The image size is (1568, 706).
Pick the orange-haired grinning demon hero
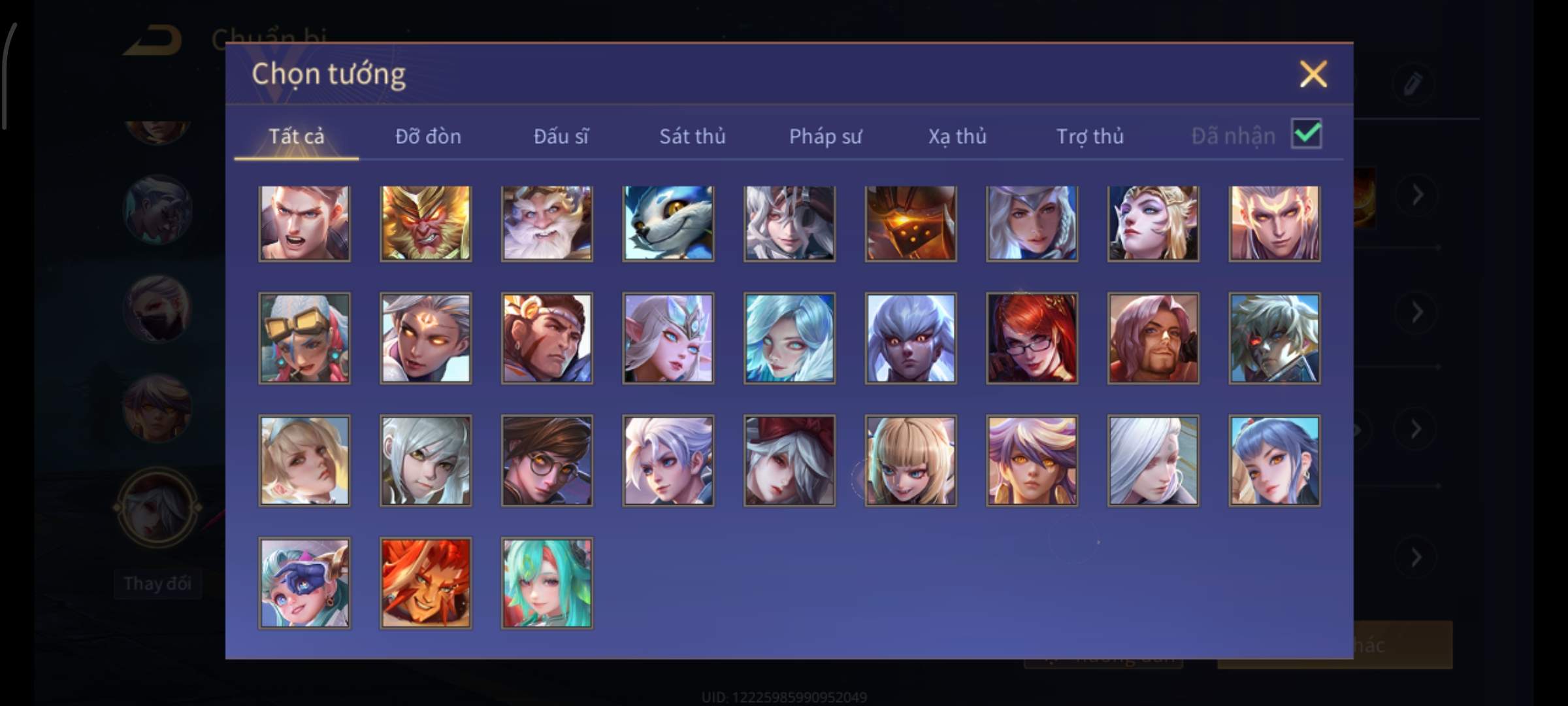(x=425, y=583)
